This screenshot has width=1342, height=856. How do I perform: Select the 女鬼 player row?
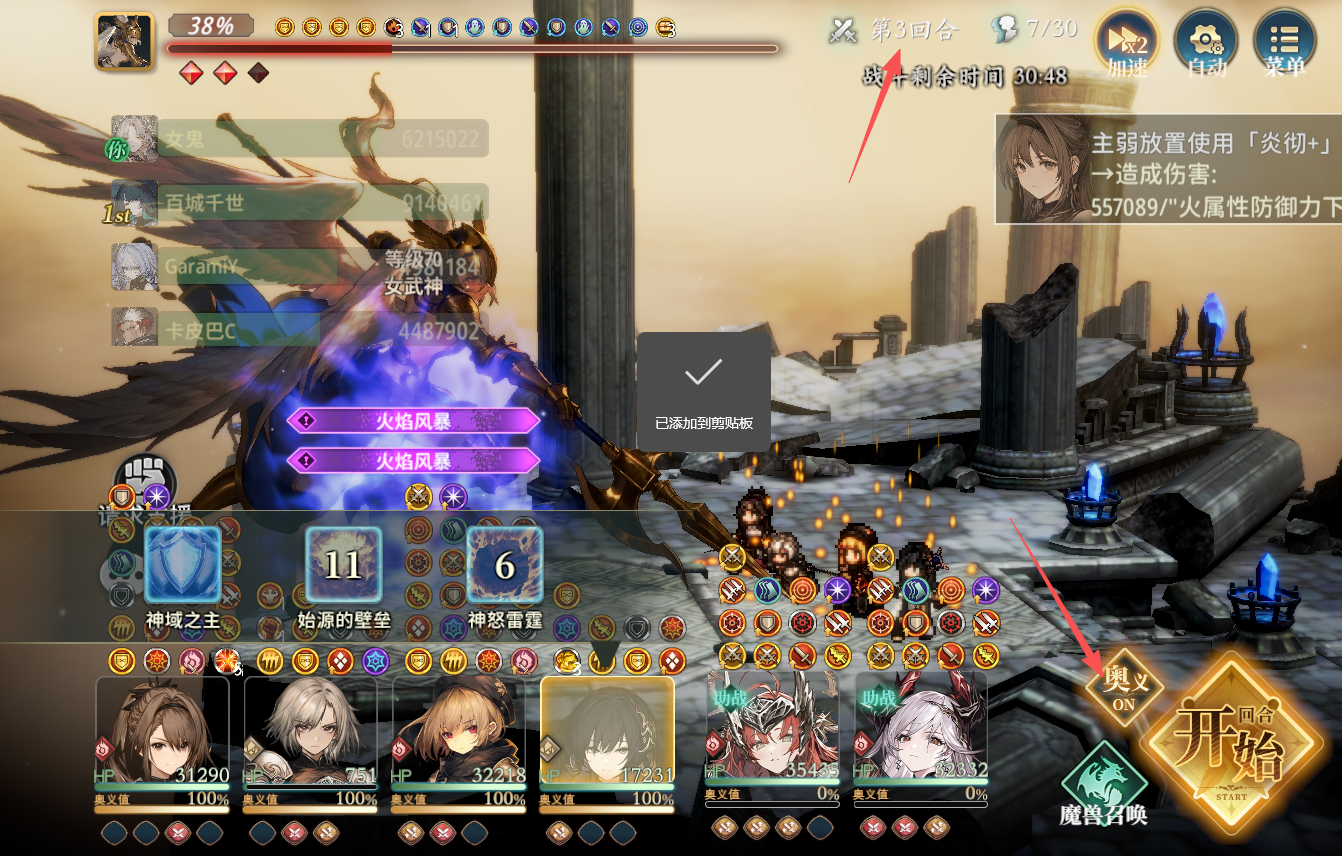(x=300, y=139)
